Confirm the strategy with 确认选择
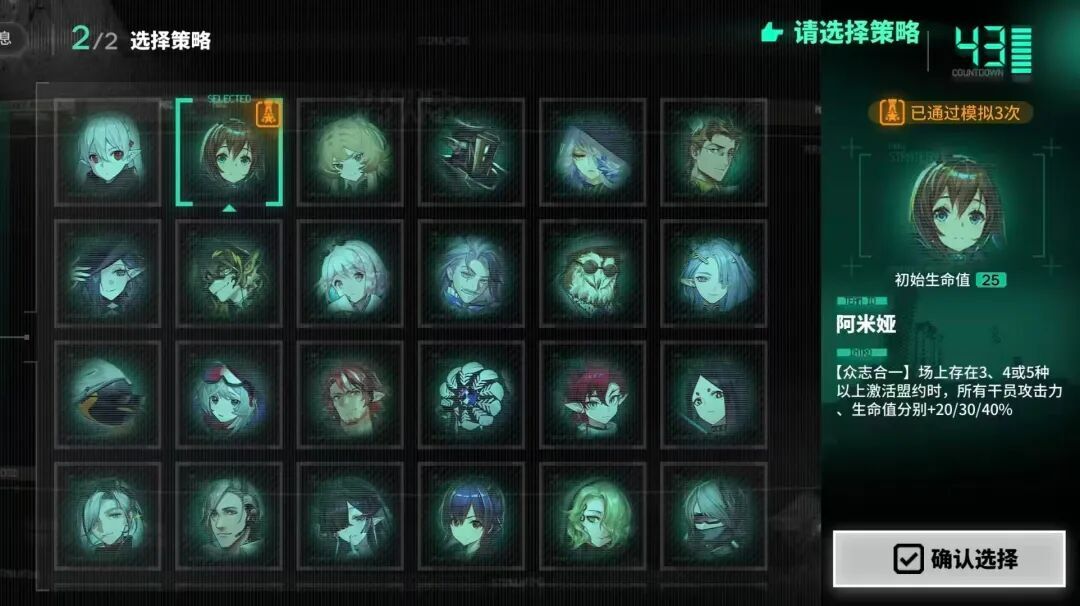 [x=949, y=558]
